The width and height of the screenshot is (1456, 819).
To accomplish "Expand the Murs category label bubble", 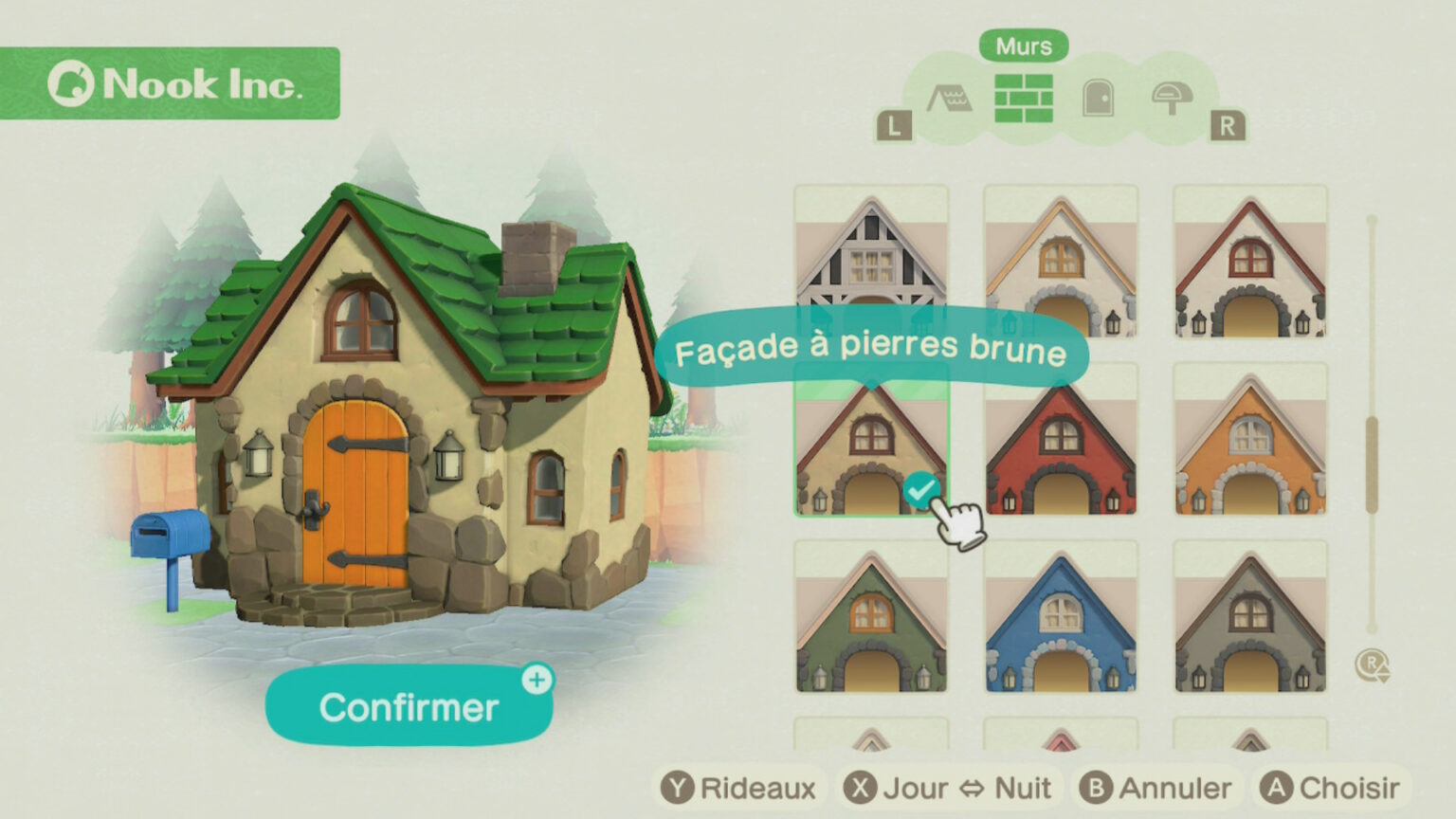I will [x=1025, y=45].
